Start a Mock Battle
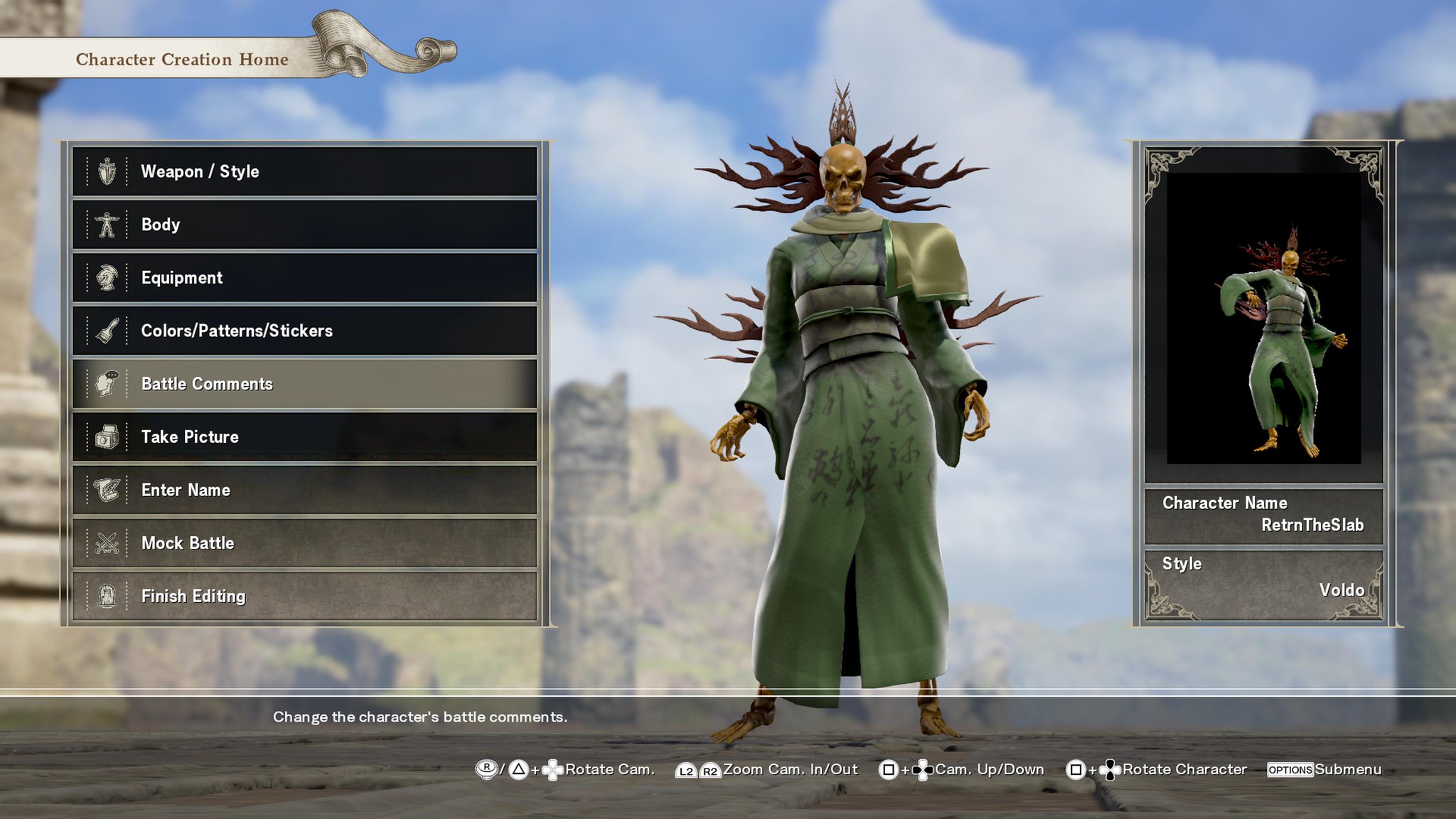 point(304,543)
